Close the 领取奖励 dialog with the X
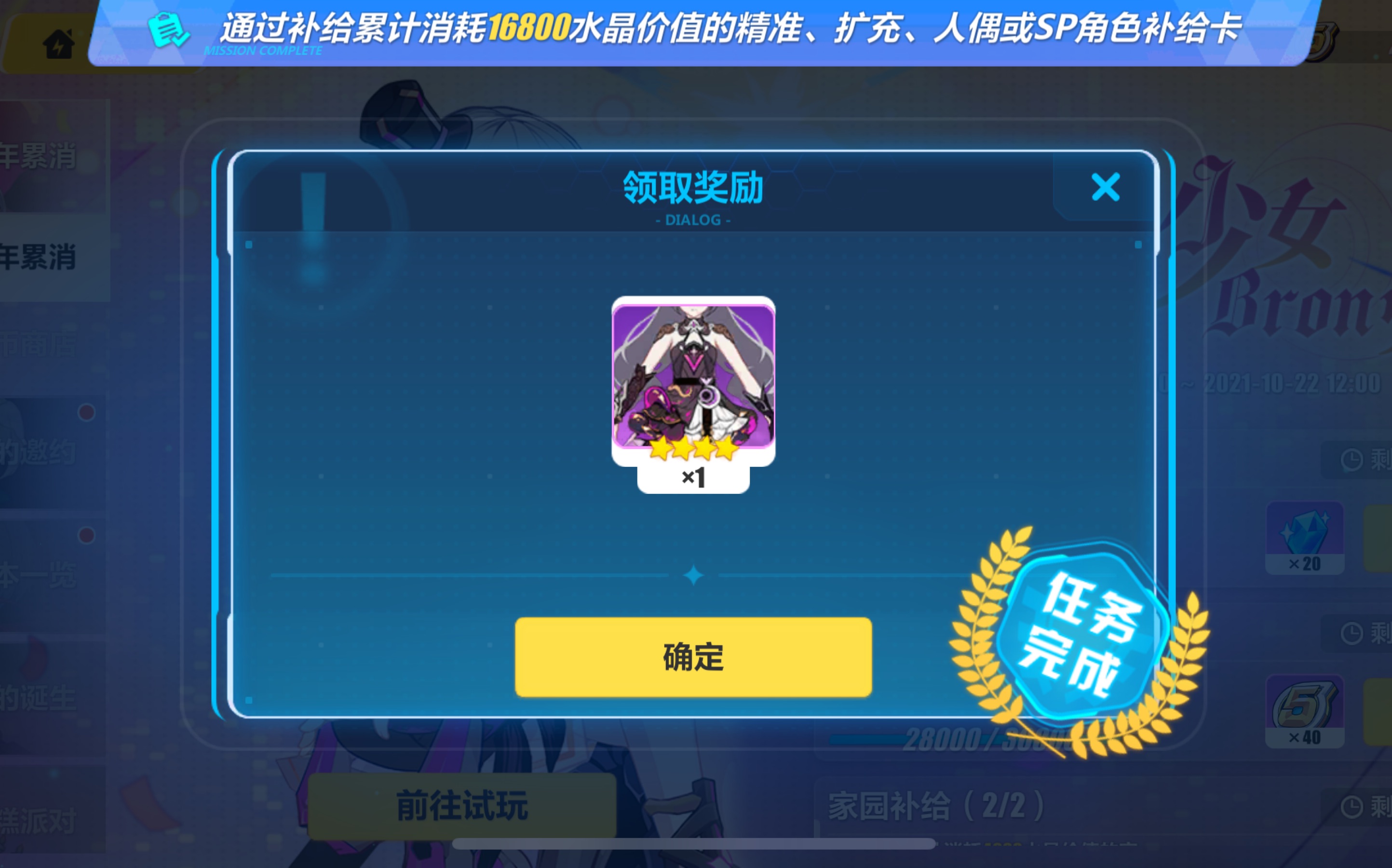The height and width of the screenshot is (868, 1392). [1105, 188]
